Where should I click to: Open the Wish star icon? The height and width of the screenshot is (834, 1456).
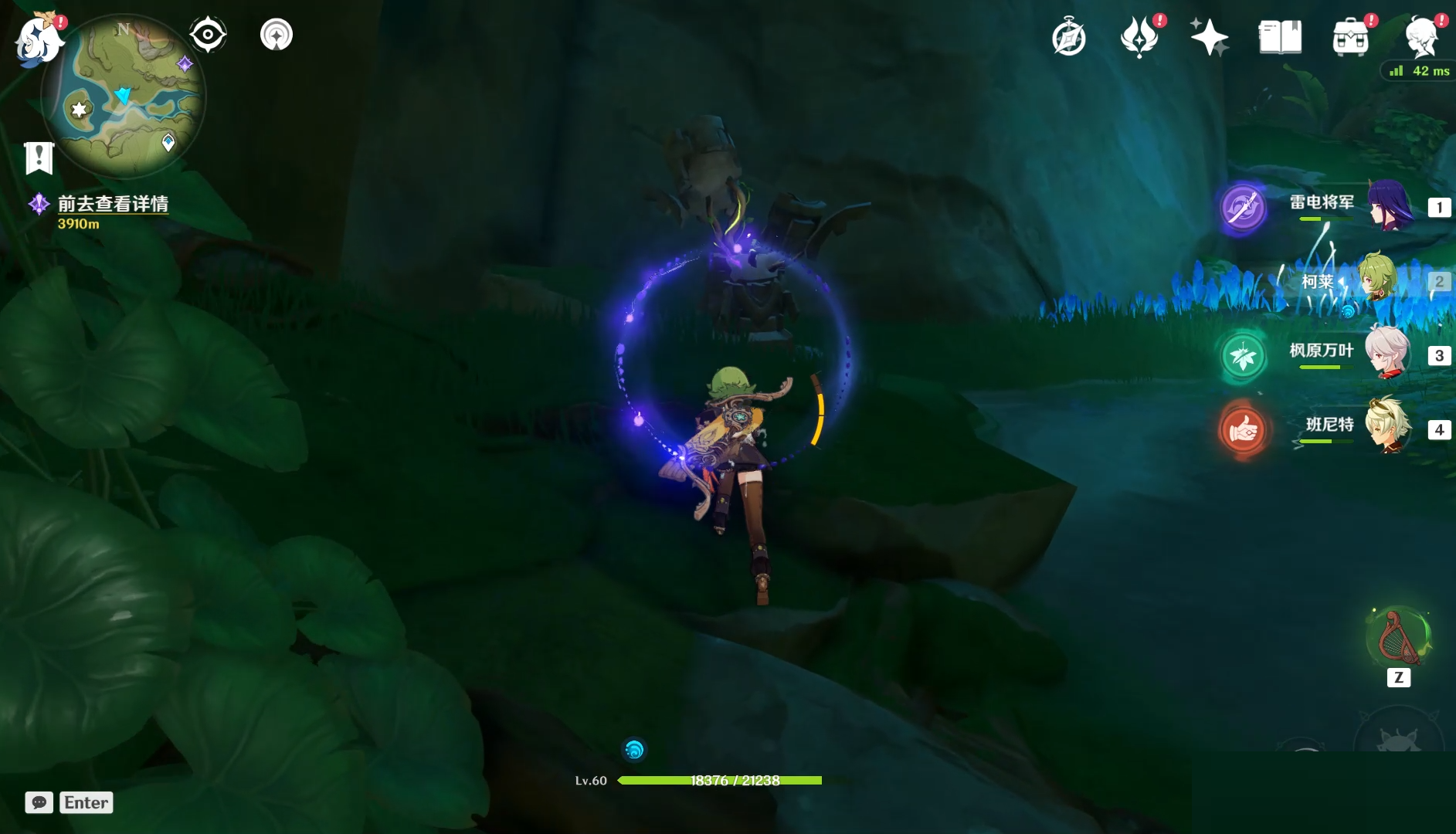(x=1209, y=37)
